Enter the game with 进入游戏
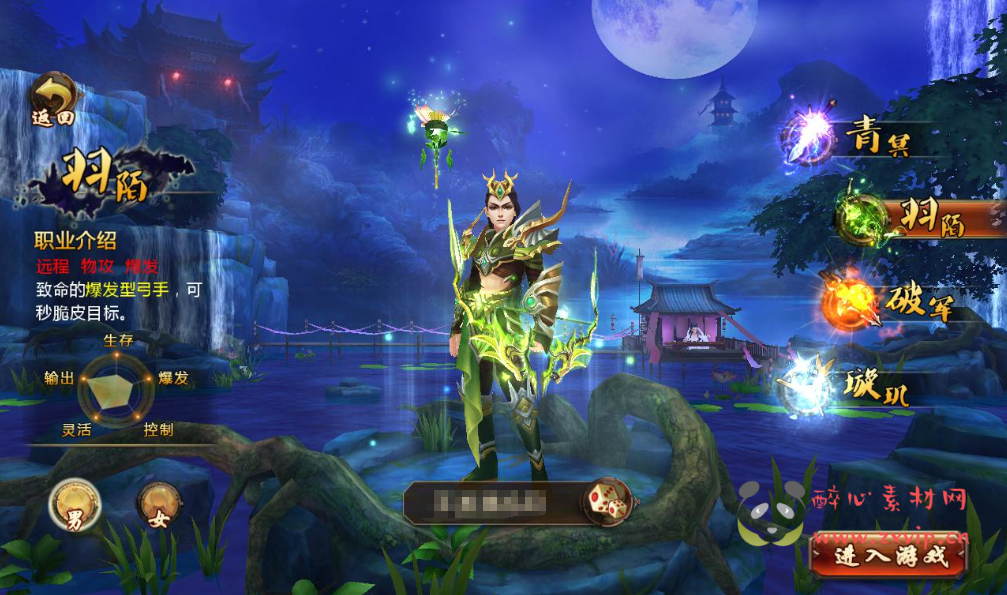1007x595 pixels. tap(888, 556)
